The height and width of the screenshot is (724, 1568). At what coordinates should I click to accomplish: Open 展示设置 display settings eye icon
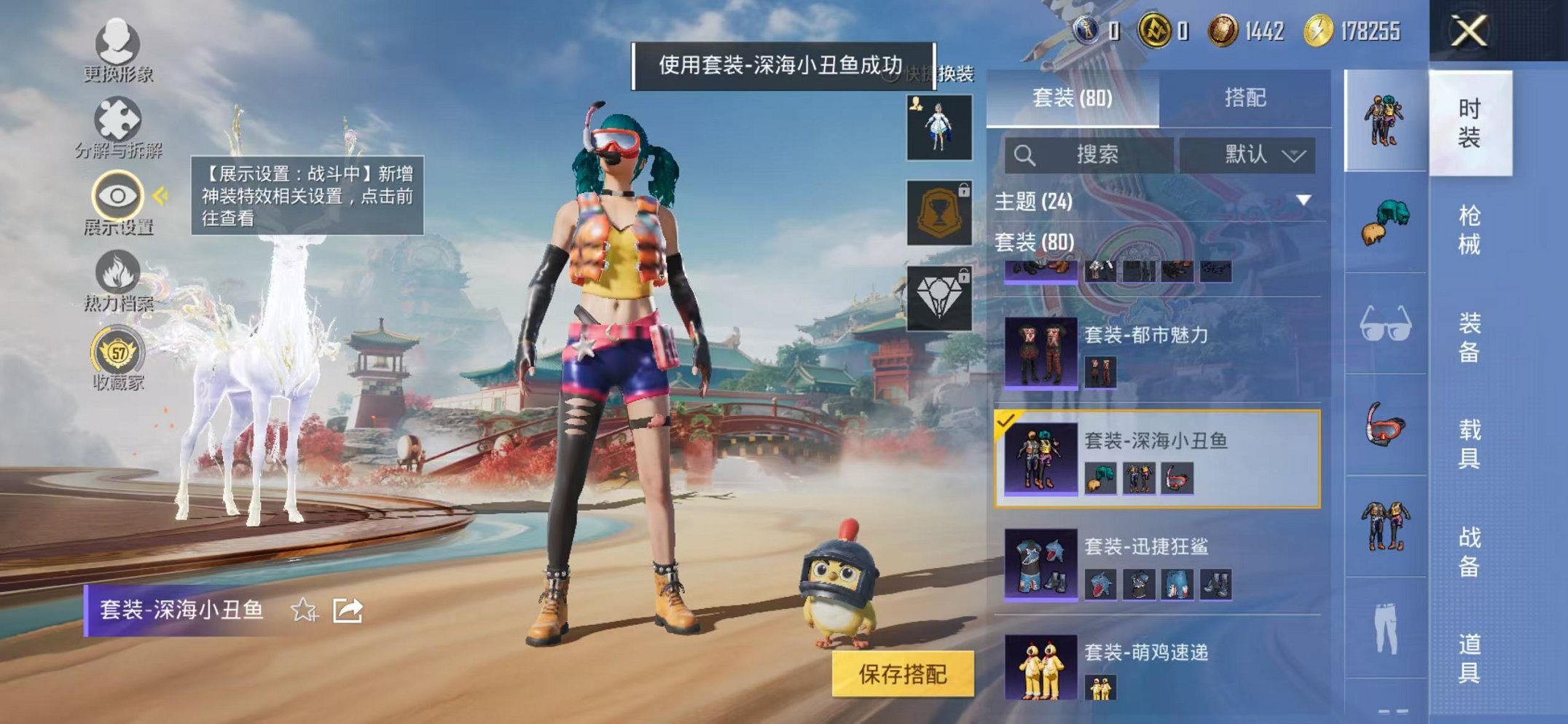point(117,195)
